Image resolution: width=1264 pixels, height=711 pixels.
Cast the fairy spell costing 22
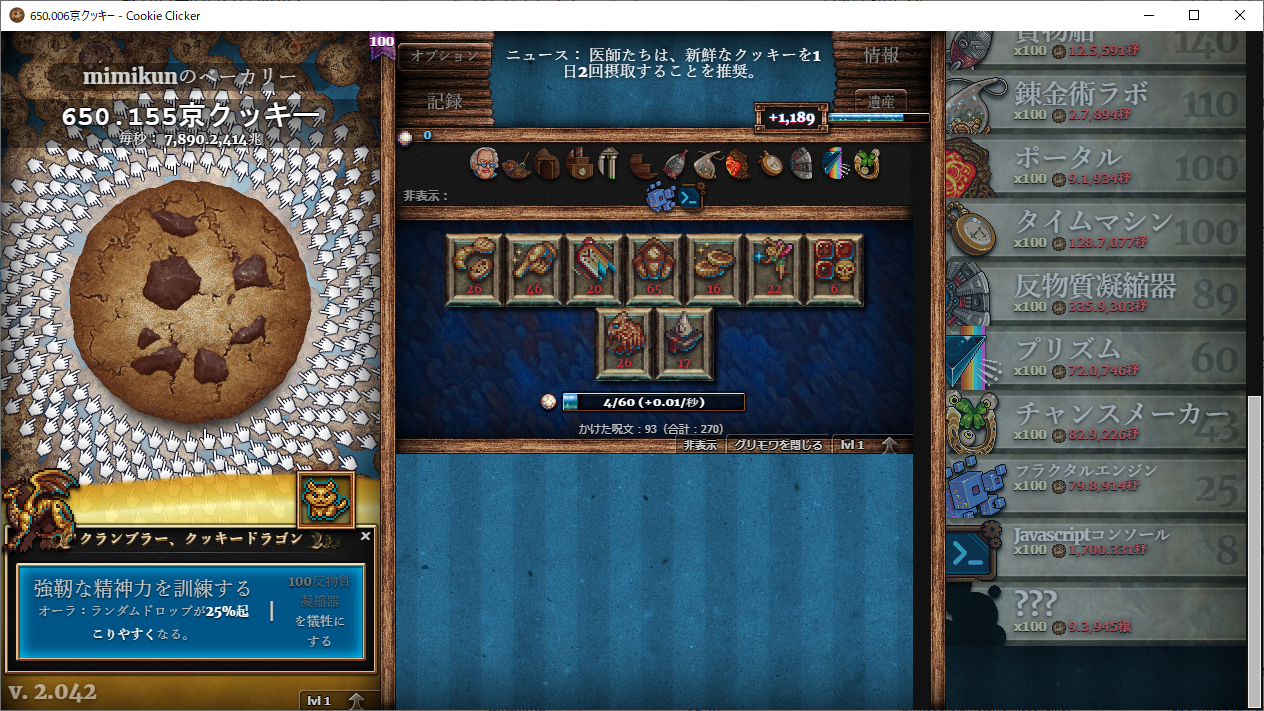(x=774, y=269)
